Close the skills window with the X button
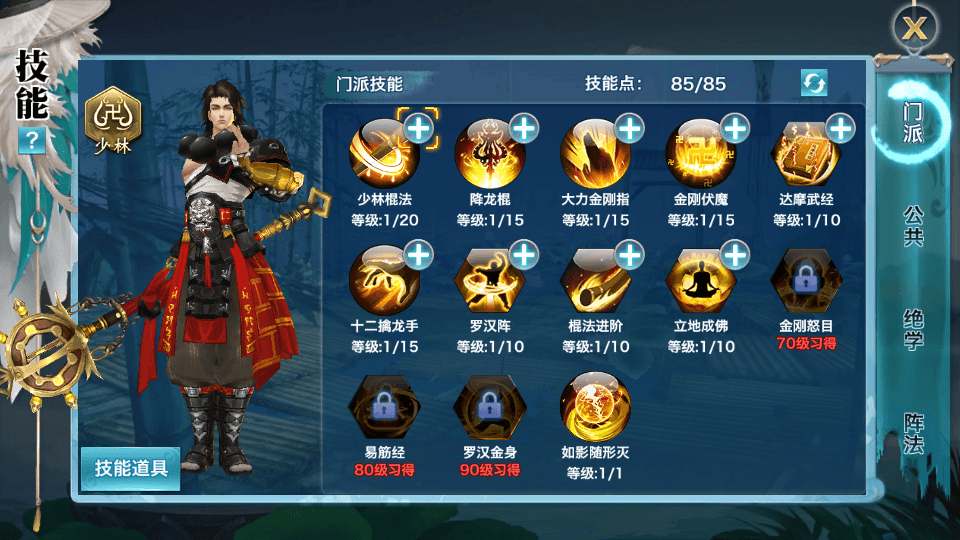This screenshot has width=960, height=540. [x=915, y=28]
